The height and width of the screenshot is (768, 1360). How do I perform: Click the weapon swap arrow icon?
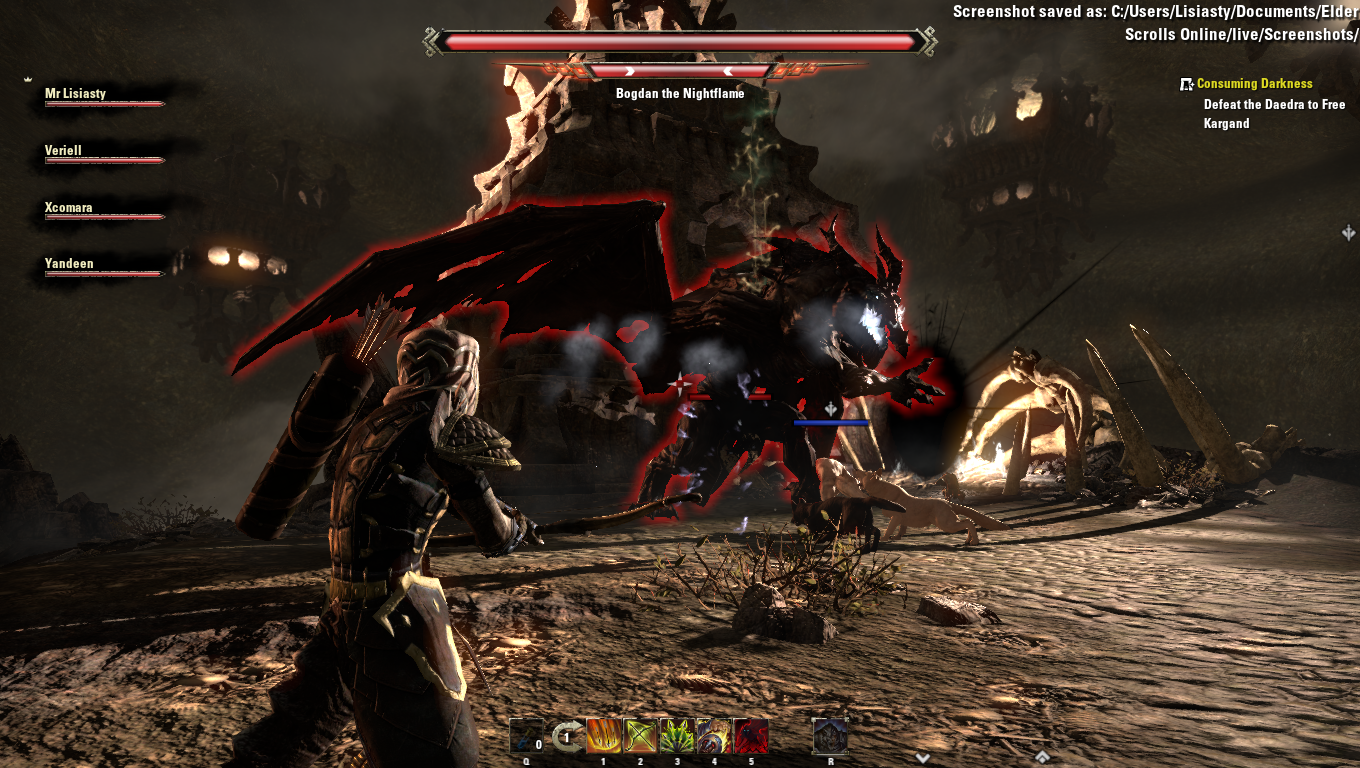tap(566, 737)
